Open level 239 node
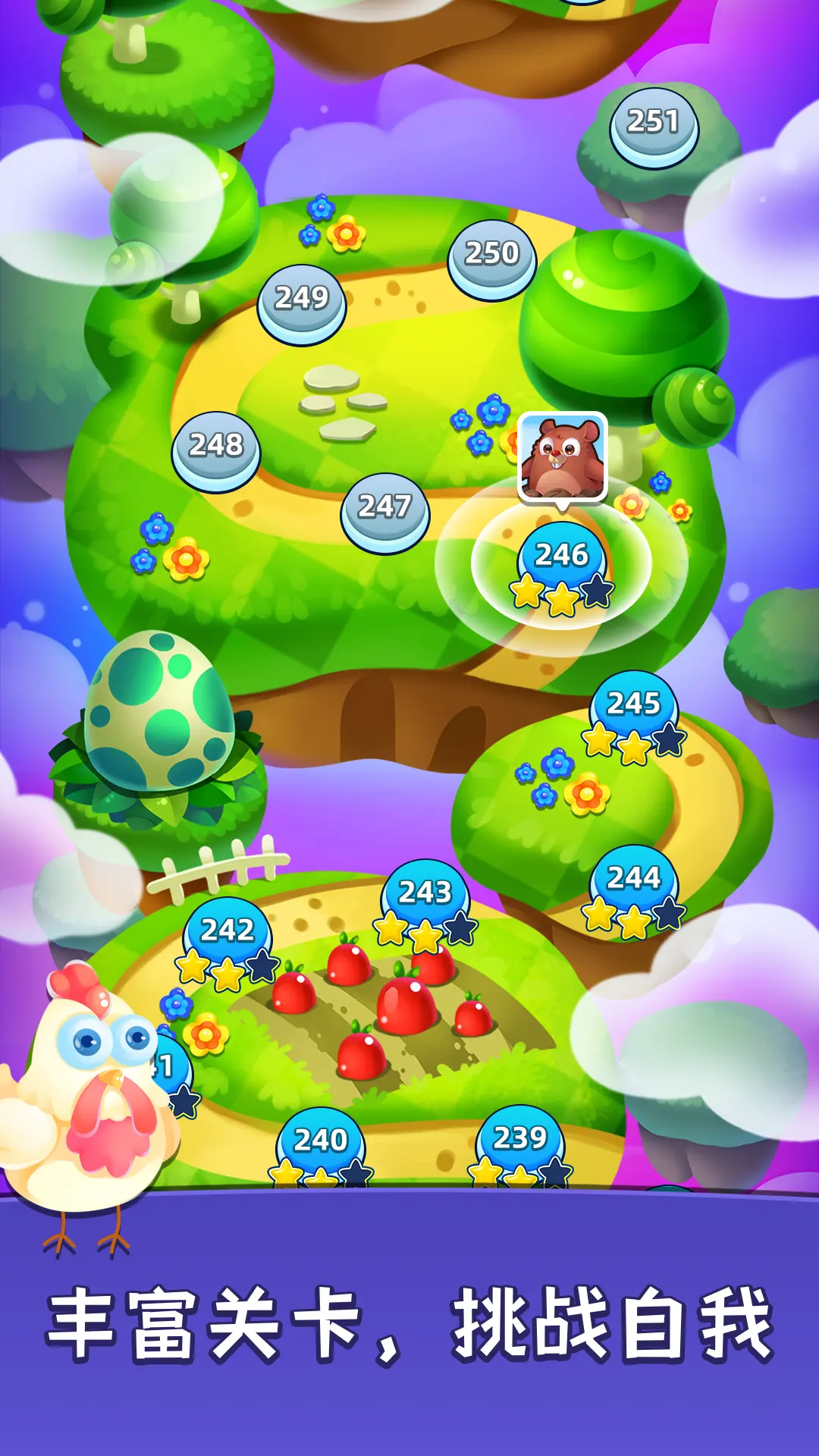 click(520, 1141)
